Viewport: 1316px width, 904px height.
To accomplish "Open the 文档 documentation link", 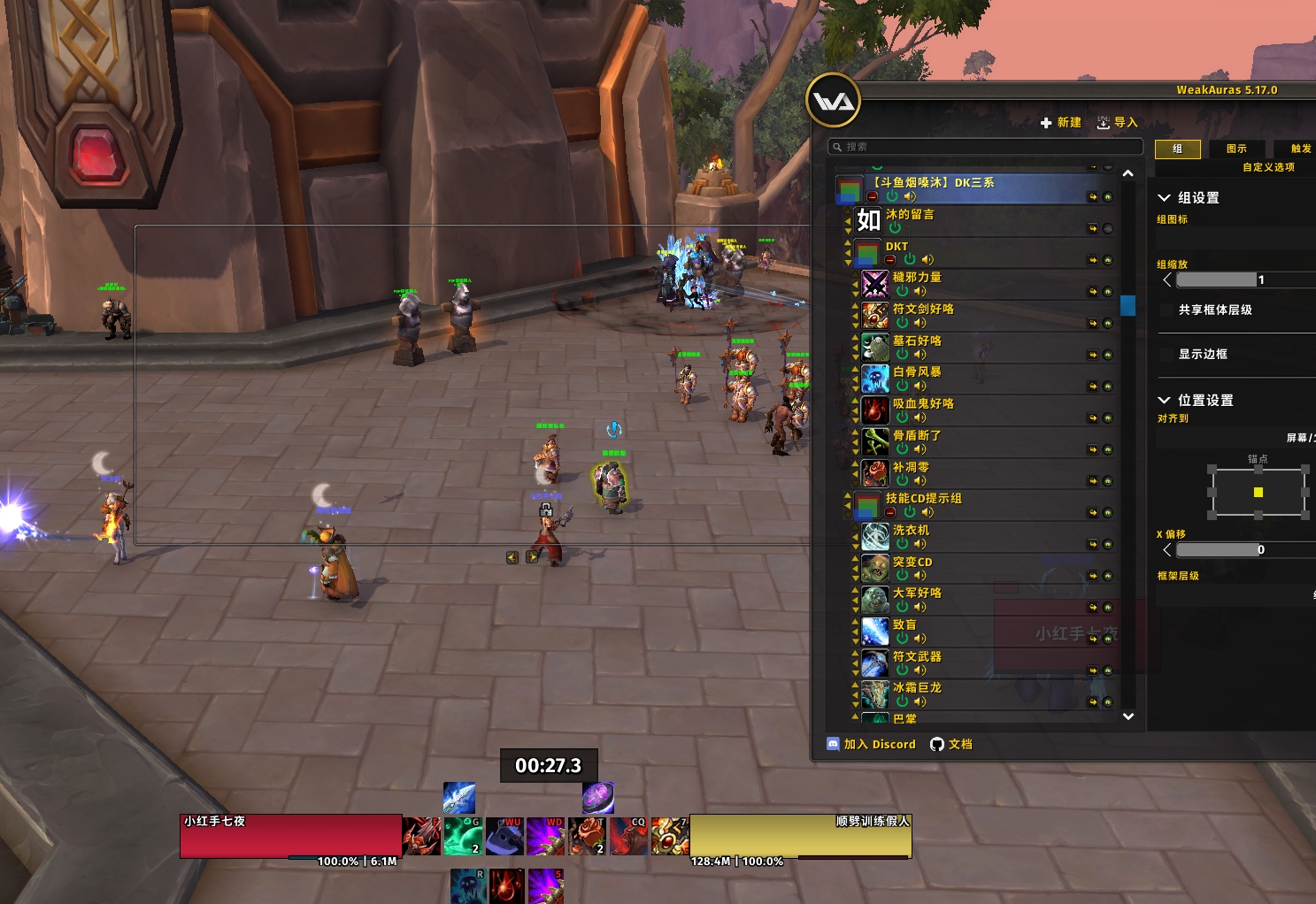I will point(951,745).
